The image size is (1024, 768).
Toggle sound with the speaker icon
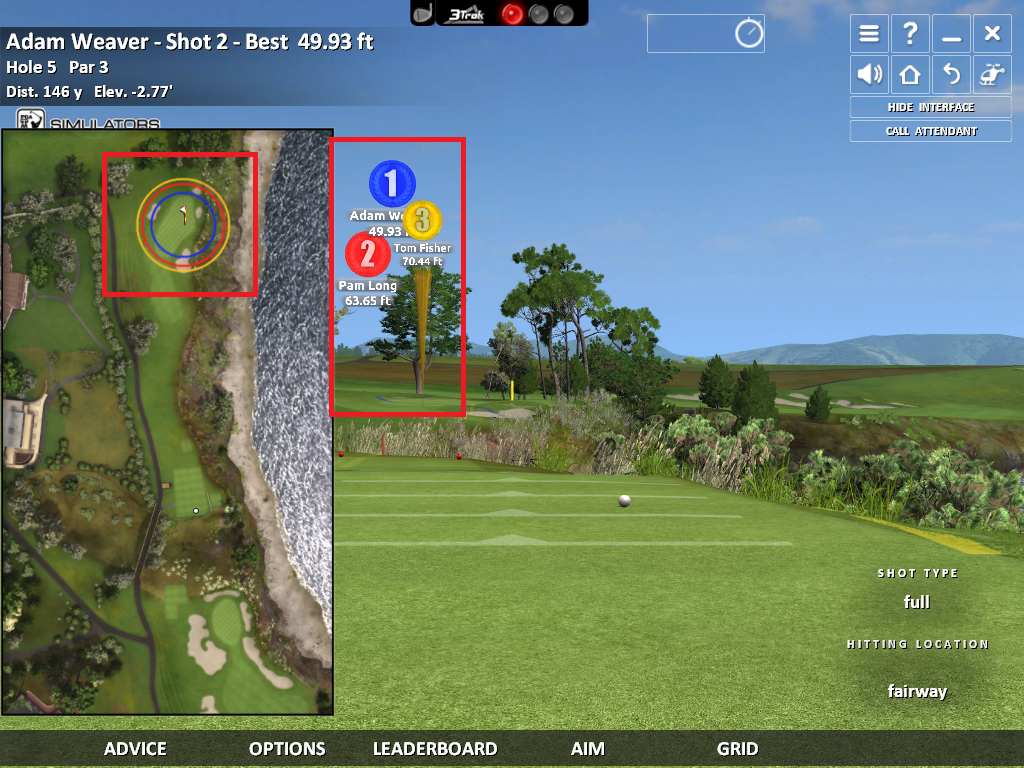pos(869,74)
